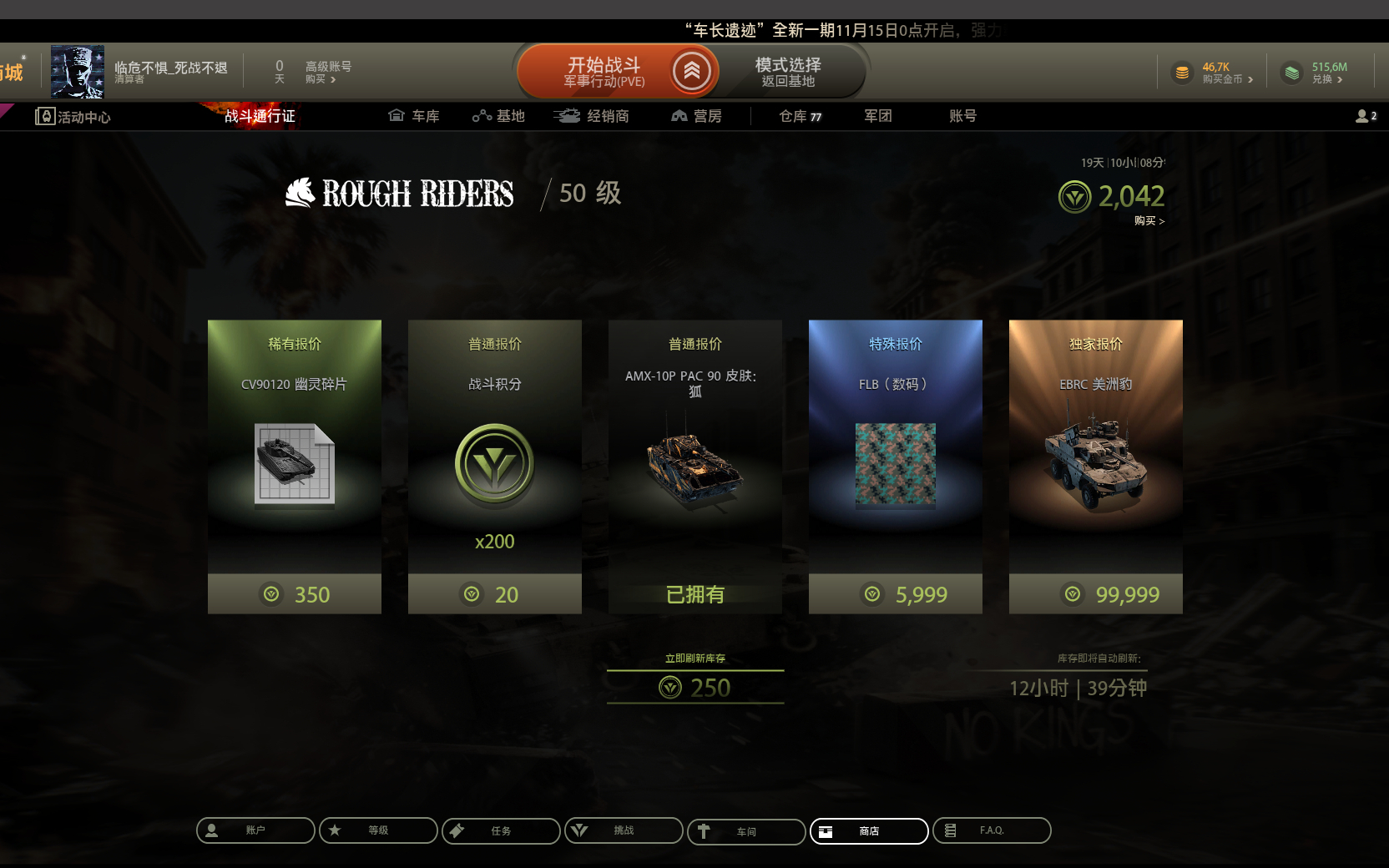Open the 活动中心 event center
The image size is (1389, 868).
click(73, 117)
